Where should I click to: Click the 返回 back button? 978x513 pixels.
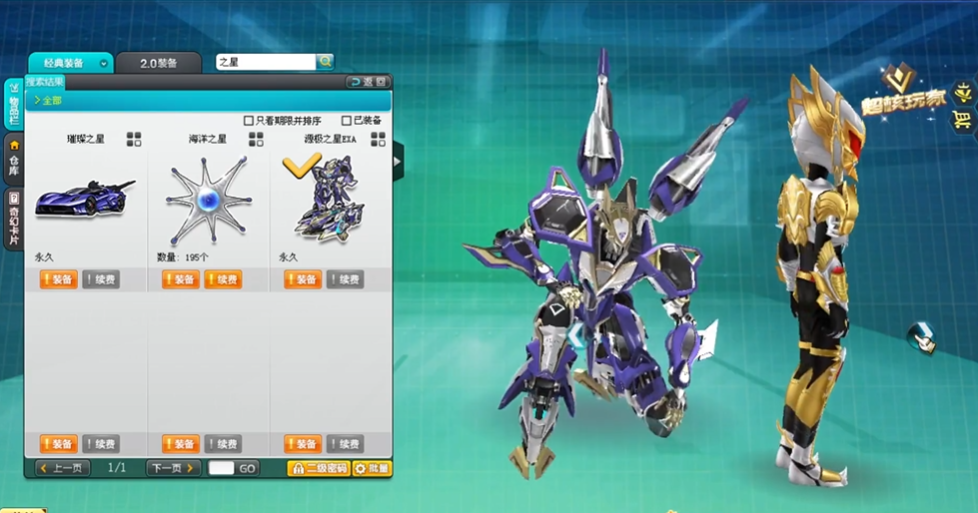click(368, 82)
